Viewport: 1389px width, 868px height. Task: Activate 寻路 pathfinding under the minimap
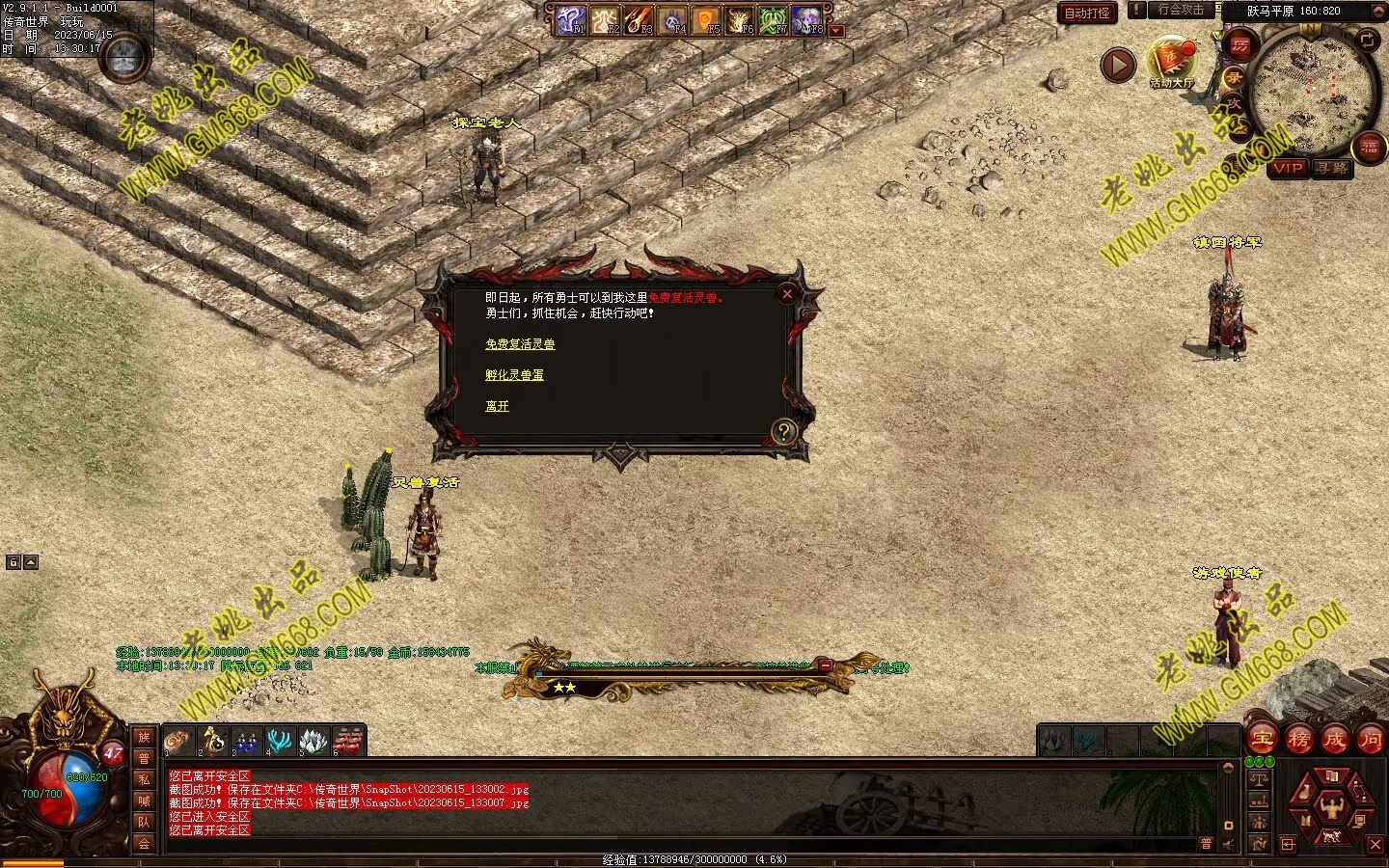pos(1331,168)
